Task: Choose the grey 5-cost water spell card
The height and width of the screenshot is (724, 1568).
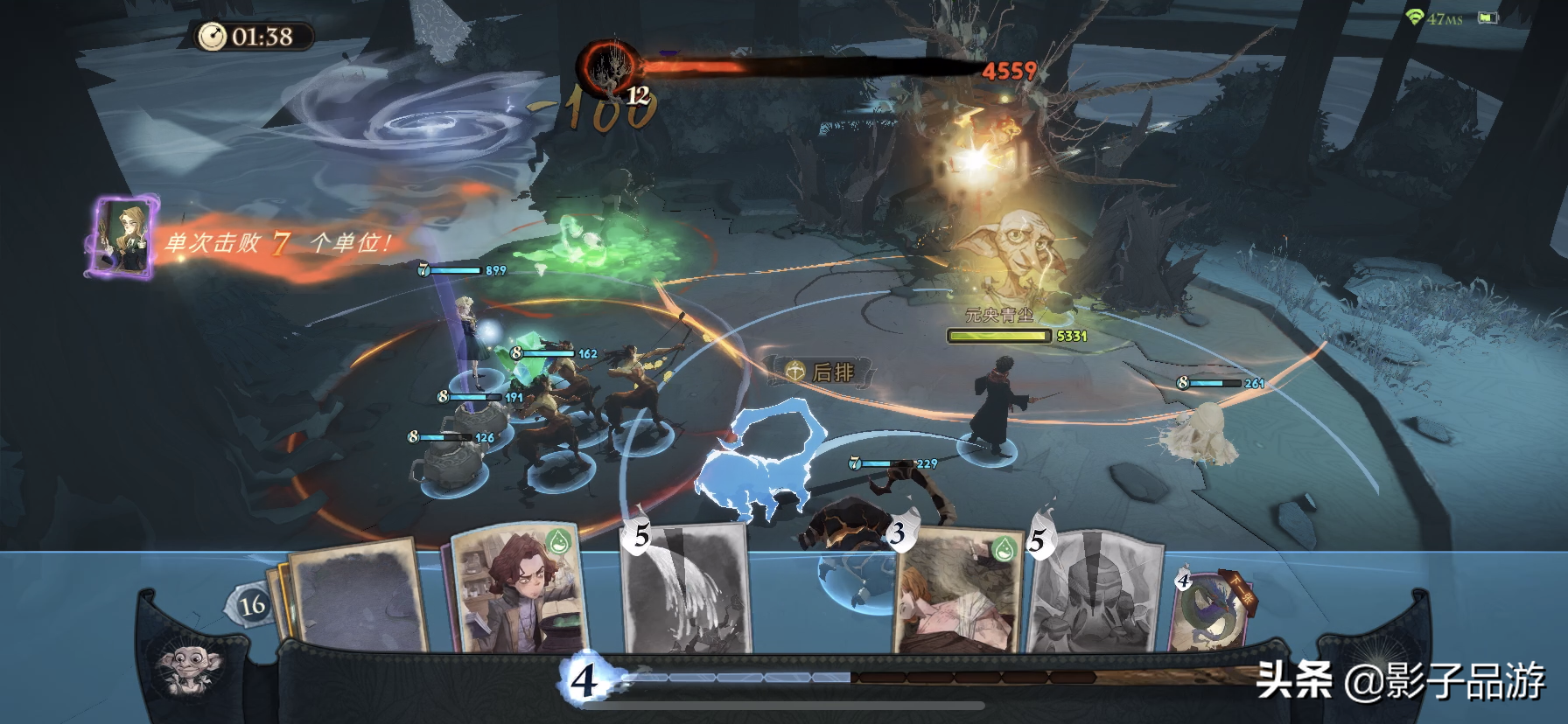Action: point(687,590)
